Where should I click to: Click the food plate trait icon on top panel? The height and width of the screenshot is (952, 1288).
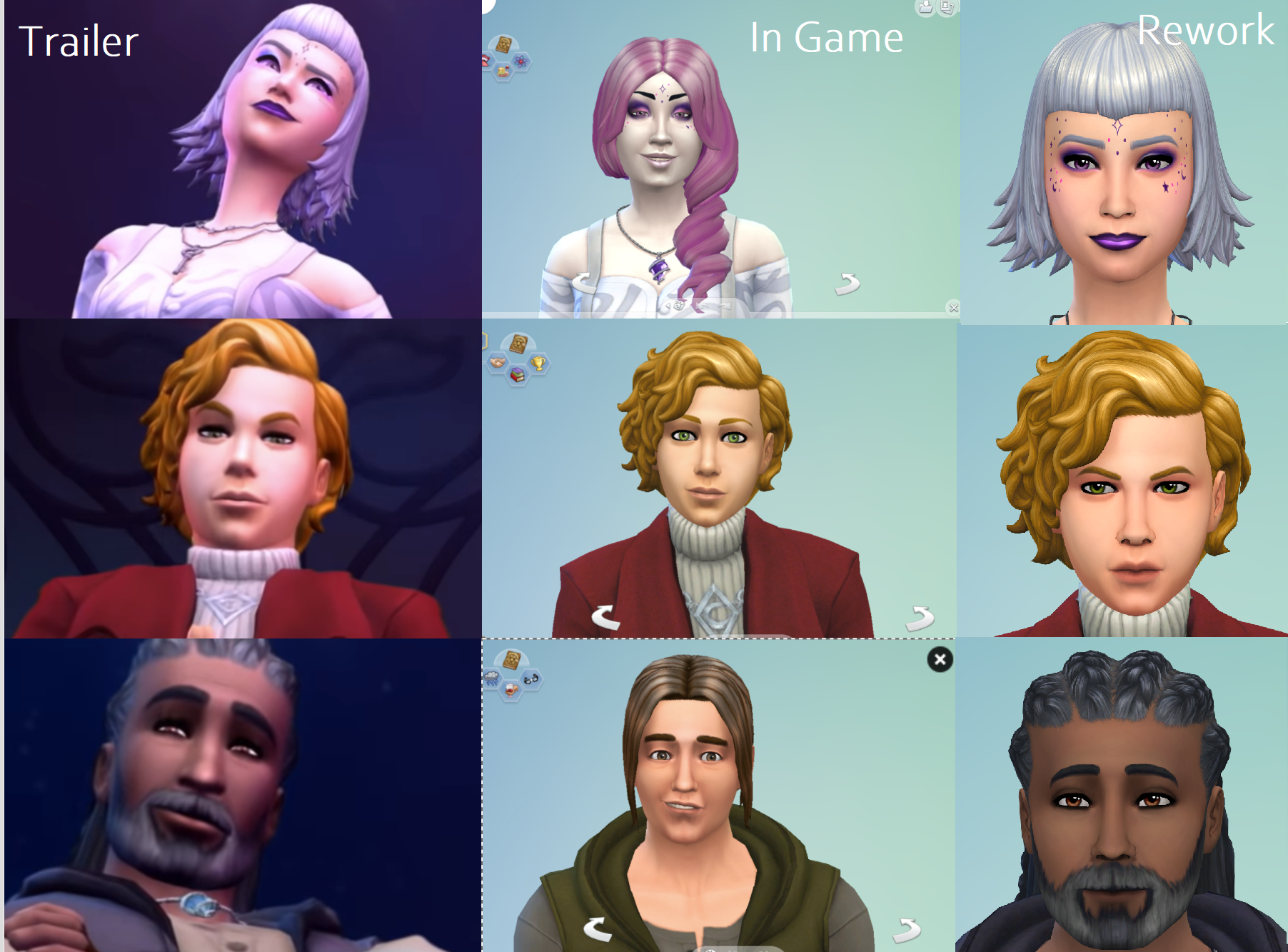coord(502,71)
